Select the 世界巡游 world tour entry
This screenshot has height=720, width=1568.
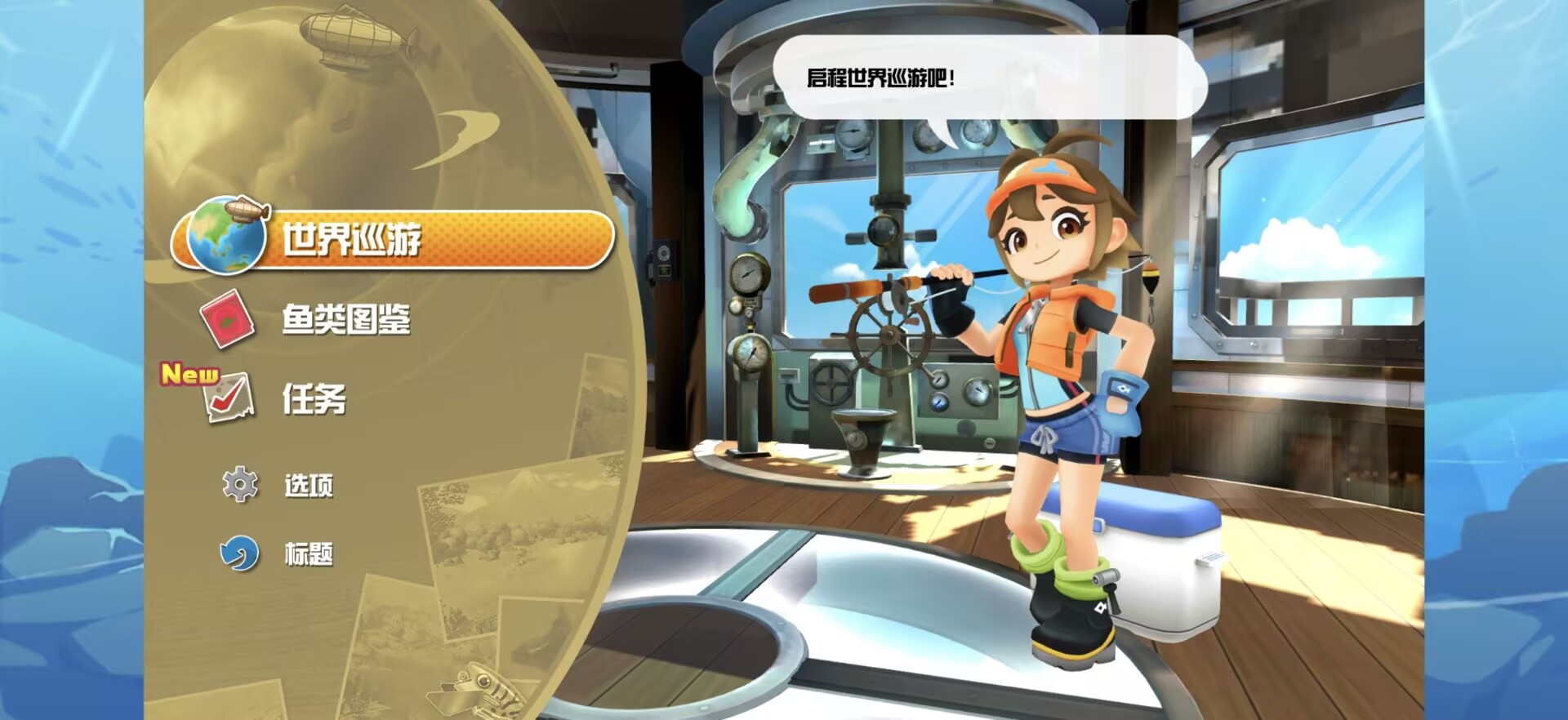click(392, 239)
